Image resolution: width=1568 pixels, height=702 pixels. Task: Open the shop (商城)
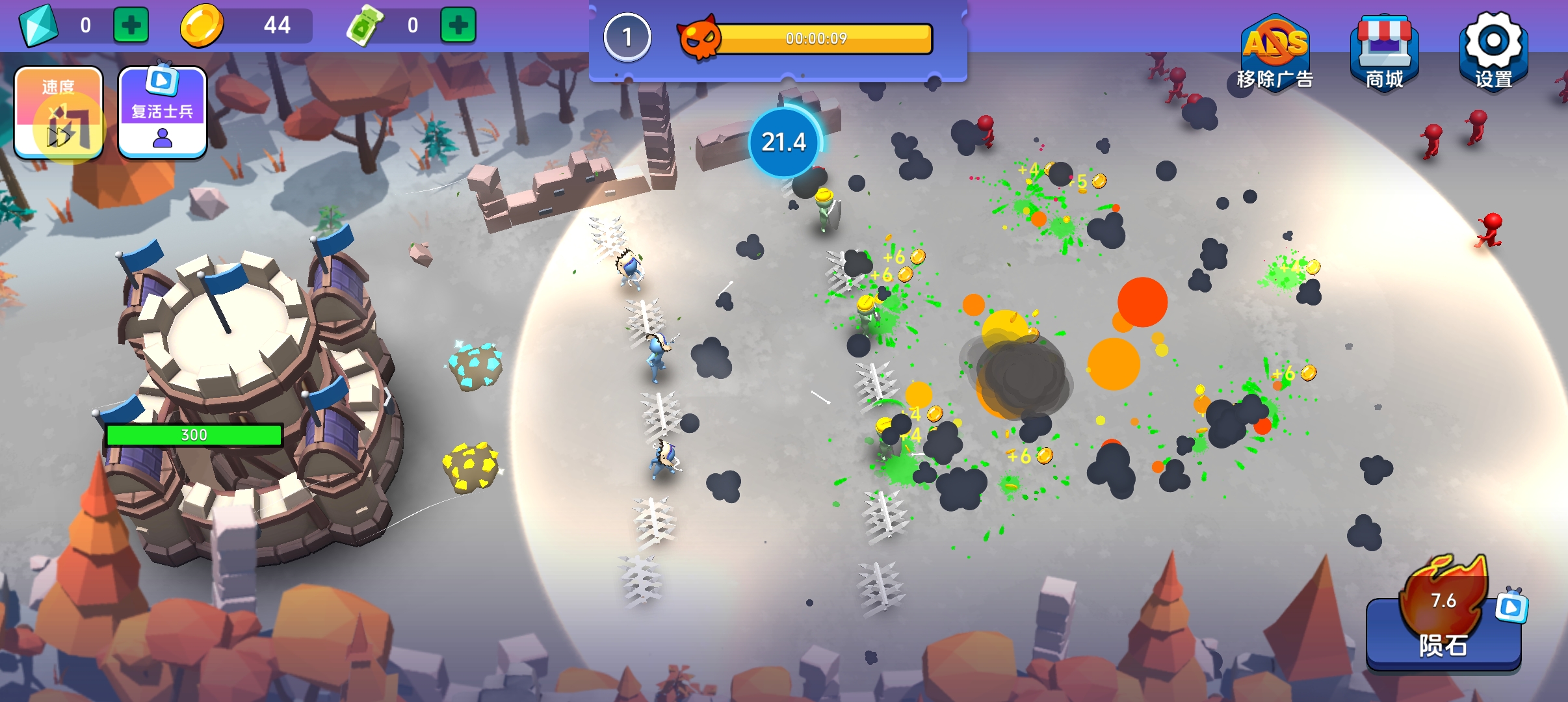coord(1384,53)
